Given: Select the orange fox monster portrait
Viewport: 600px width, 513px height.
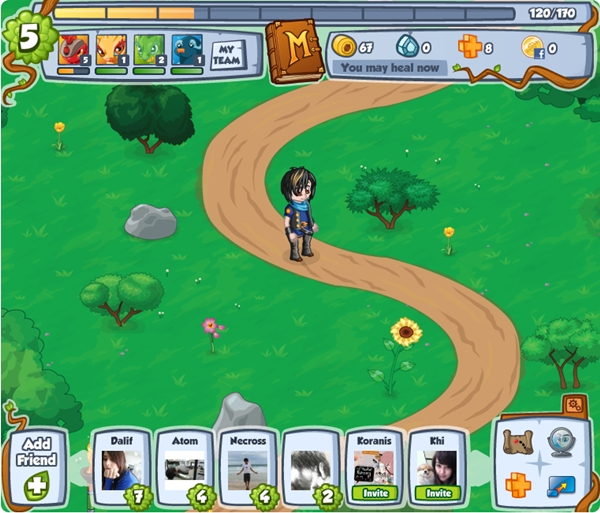Looking at the screenshot, I should [110, 51].
